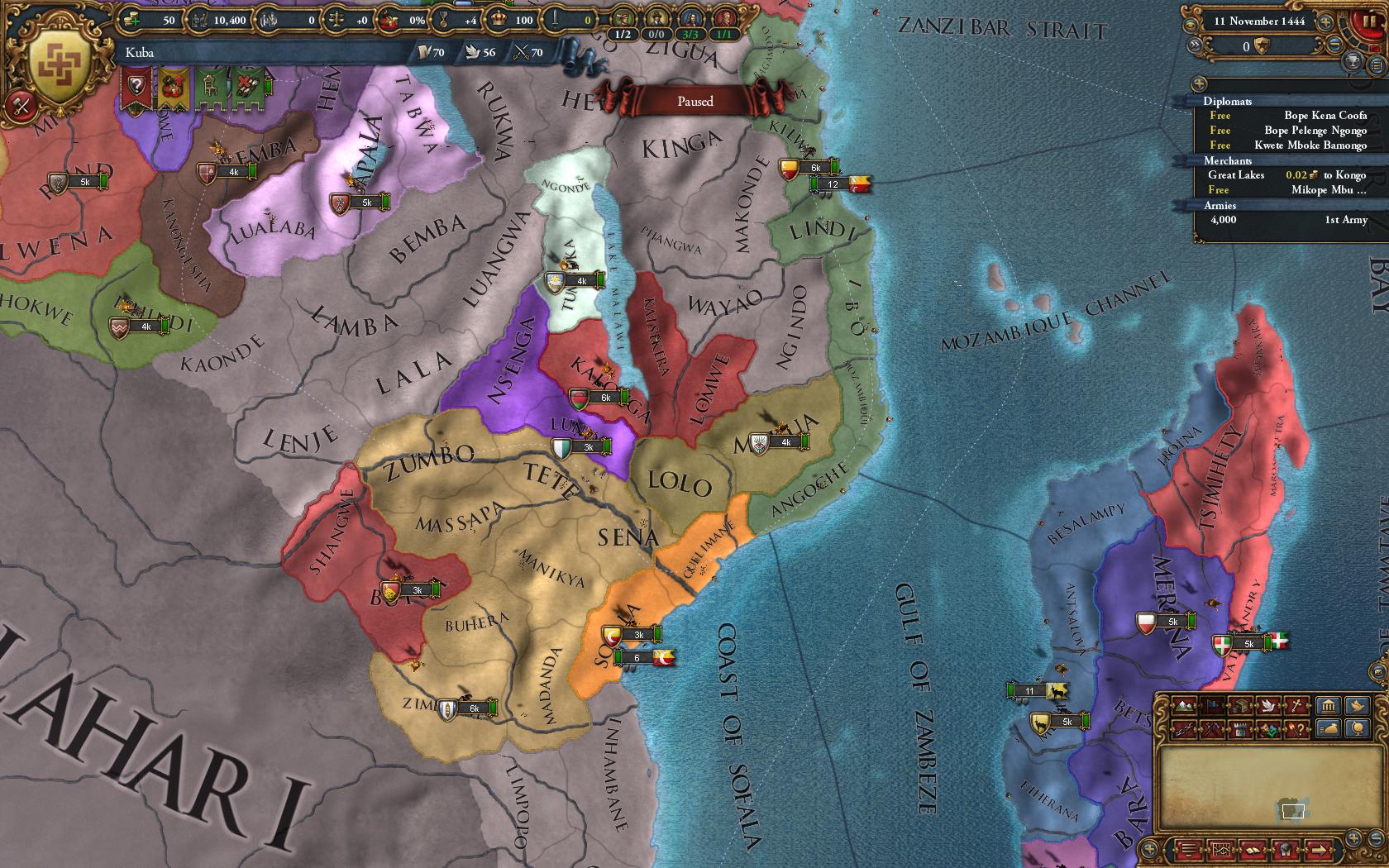
Task: Select the Great Lakes merchant row
Action: (x=1287, y=175)
